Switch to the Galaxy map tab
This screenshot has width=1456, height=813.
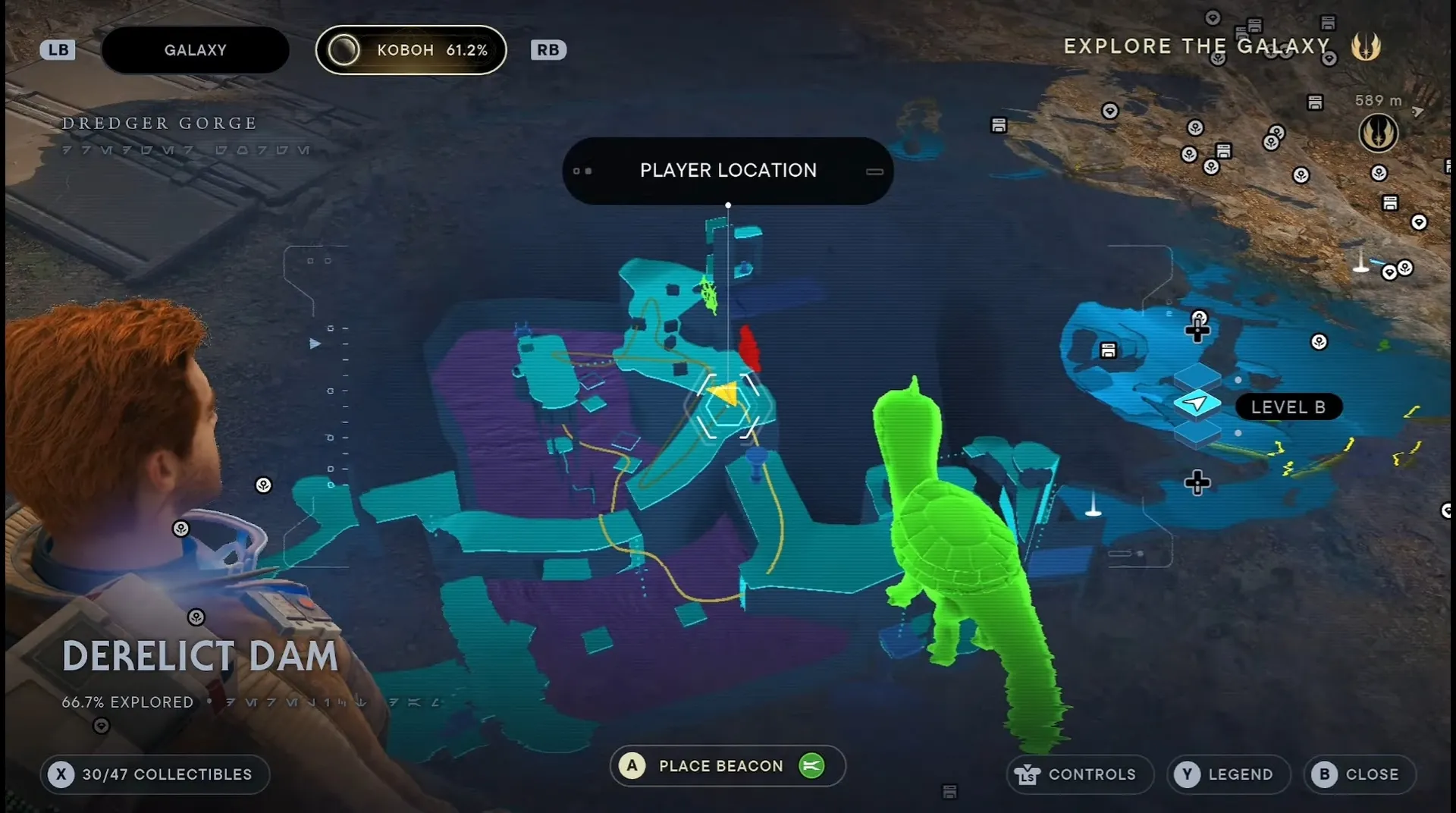pos(195,50)
